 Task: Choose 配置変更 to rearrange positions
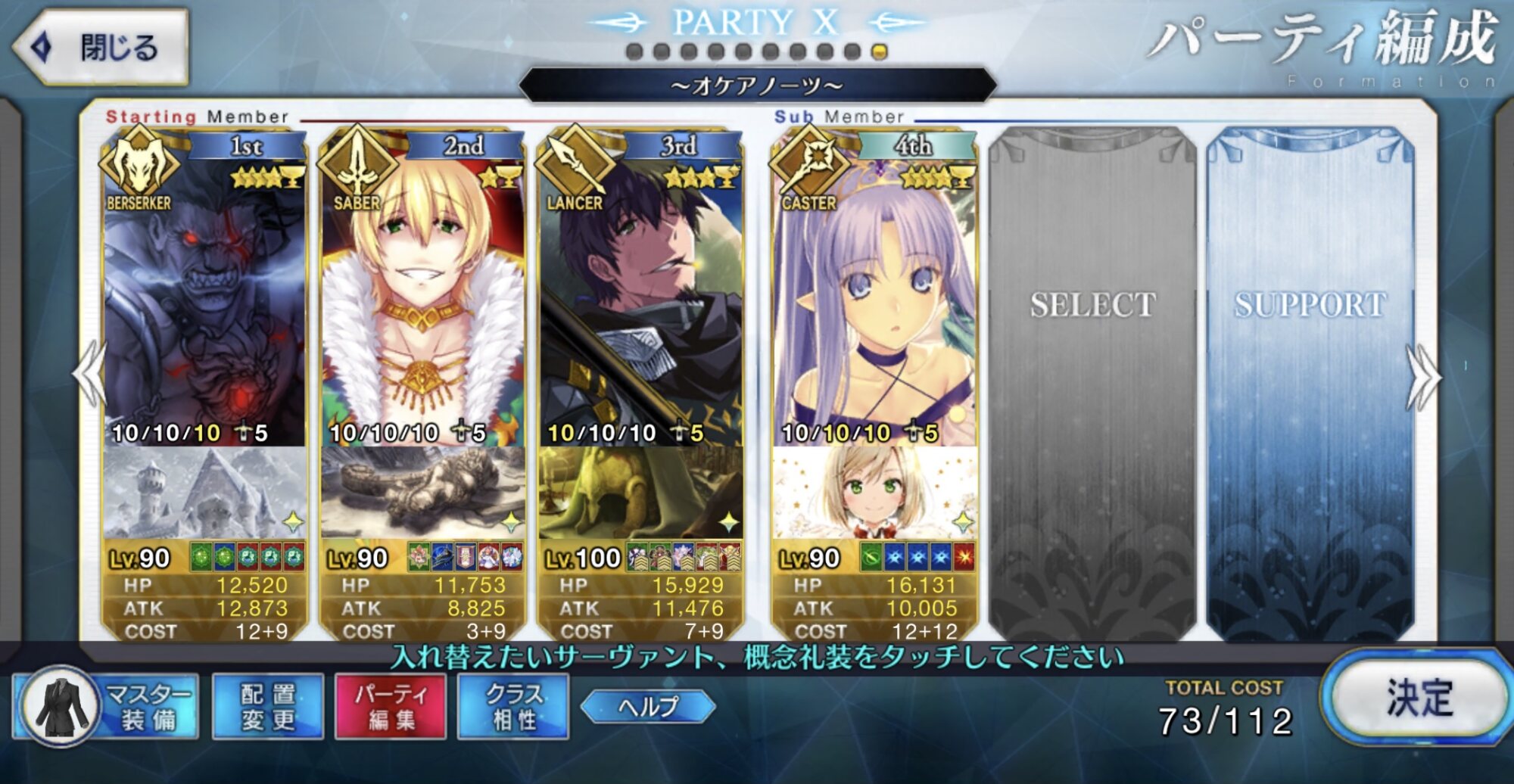(x=268, y=706)
